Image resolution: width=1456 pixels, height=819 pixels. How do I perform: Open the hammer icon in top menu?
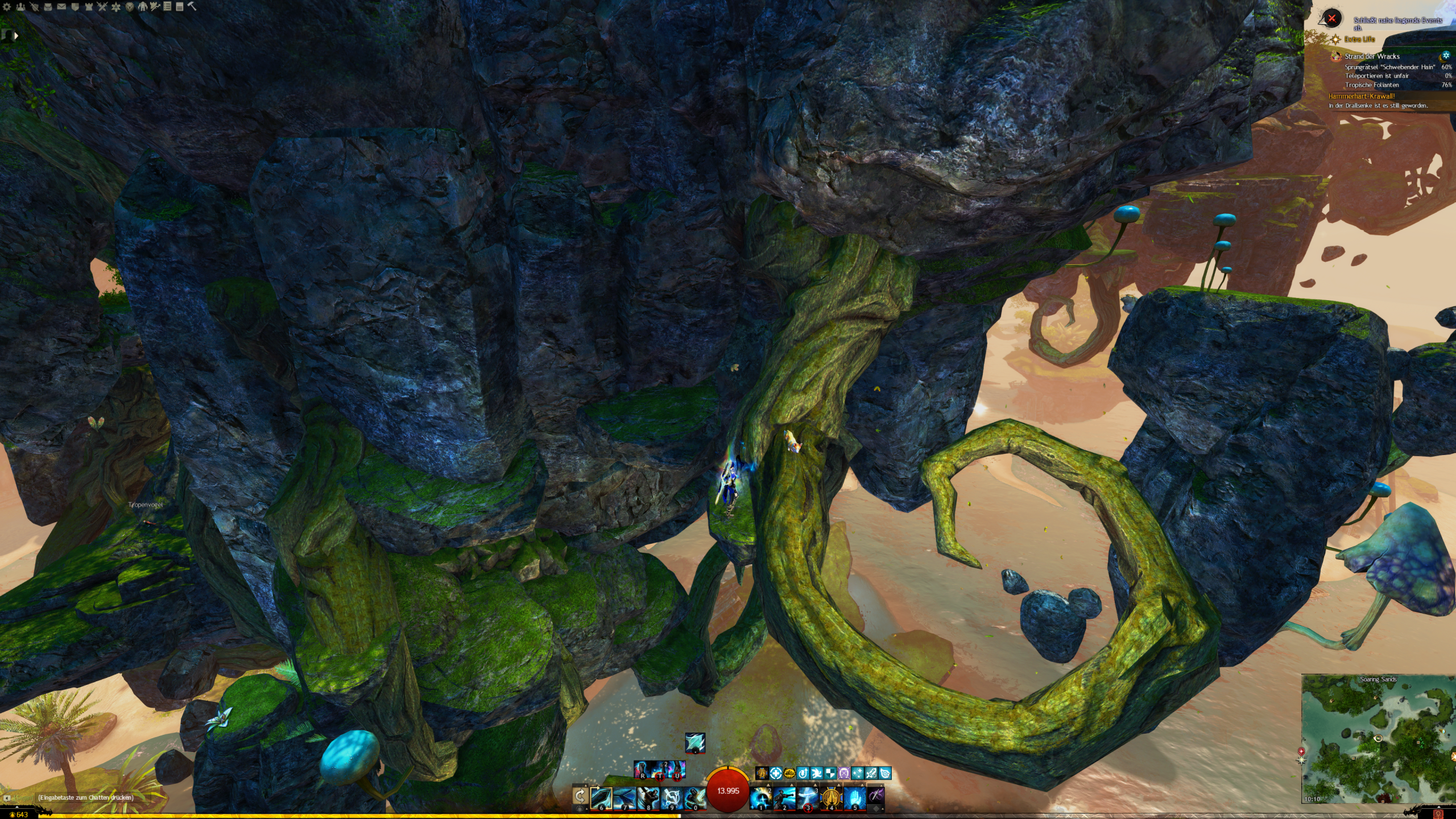(192, 7)
